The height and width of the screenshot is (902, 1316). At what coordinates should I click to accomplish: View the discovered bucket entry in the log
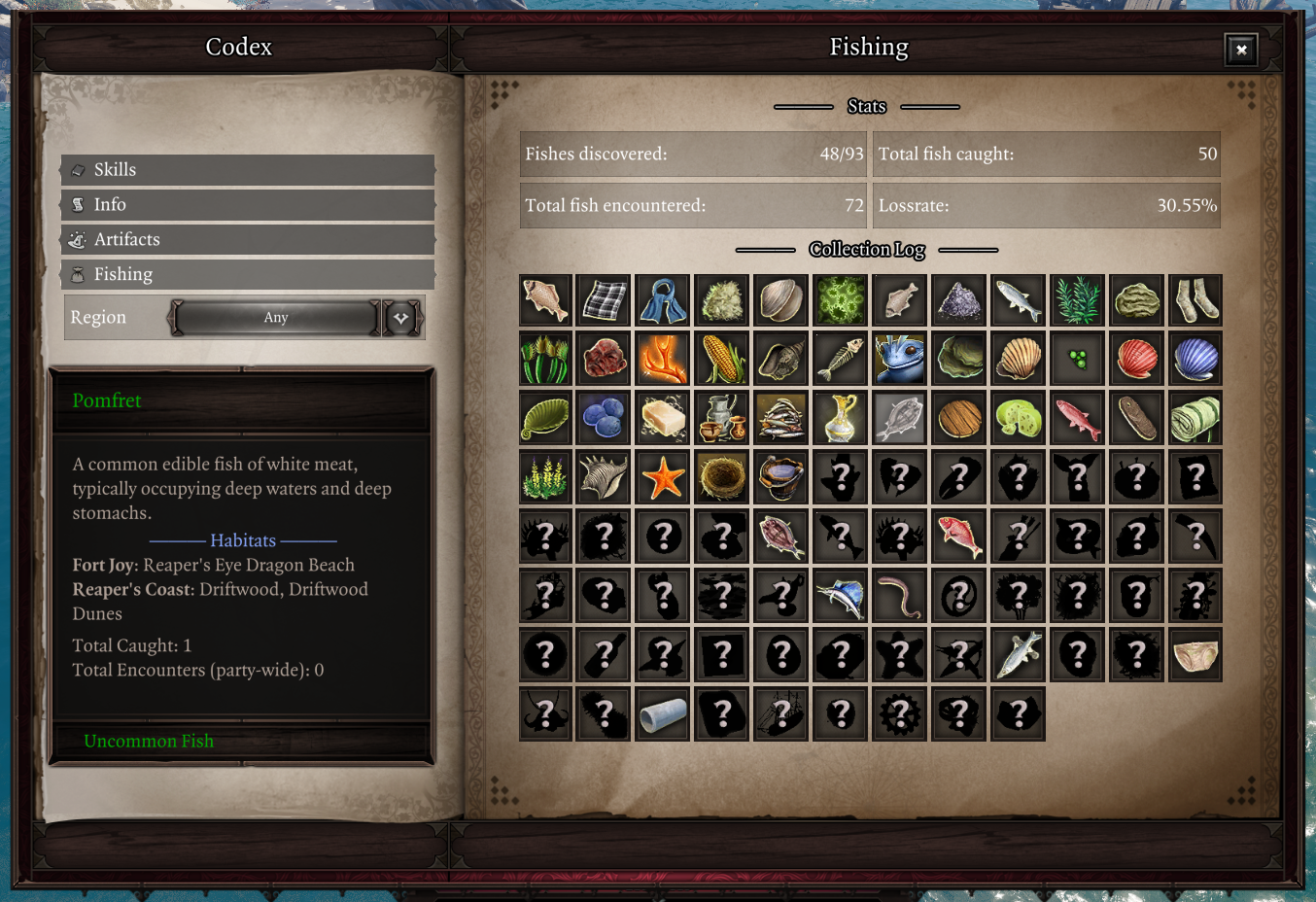pyautogui.click(x=780, y=477)
